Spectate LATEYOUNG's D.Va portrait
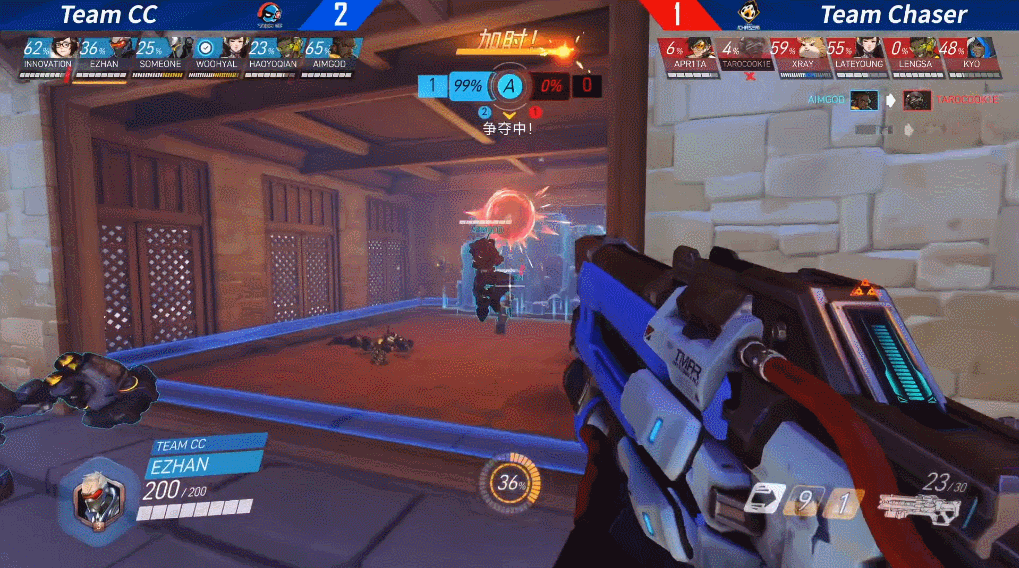1019x568 pixels. 868,48
